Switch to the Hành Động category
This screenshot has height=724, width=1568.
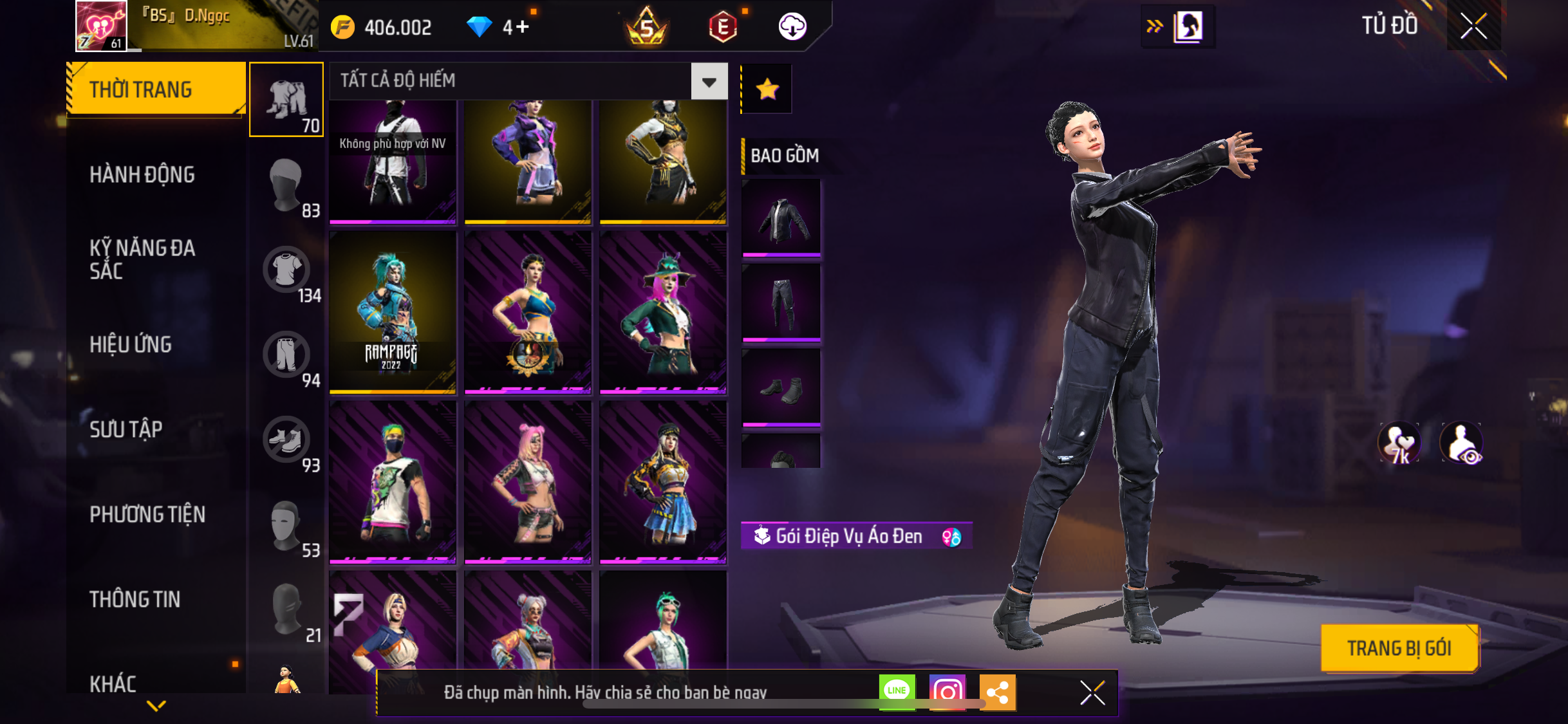[142, 174]
